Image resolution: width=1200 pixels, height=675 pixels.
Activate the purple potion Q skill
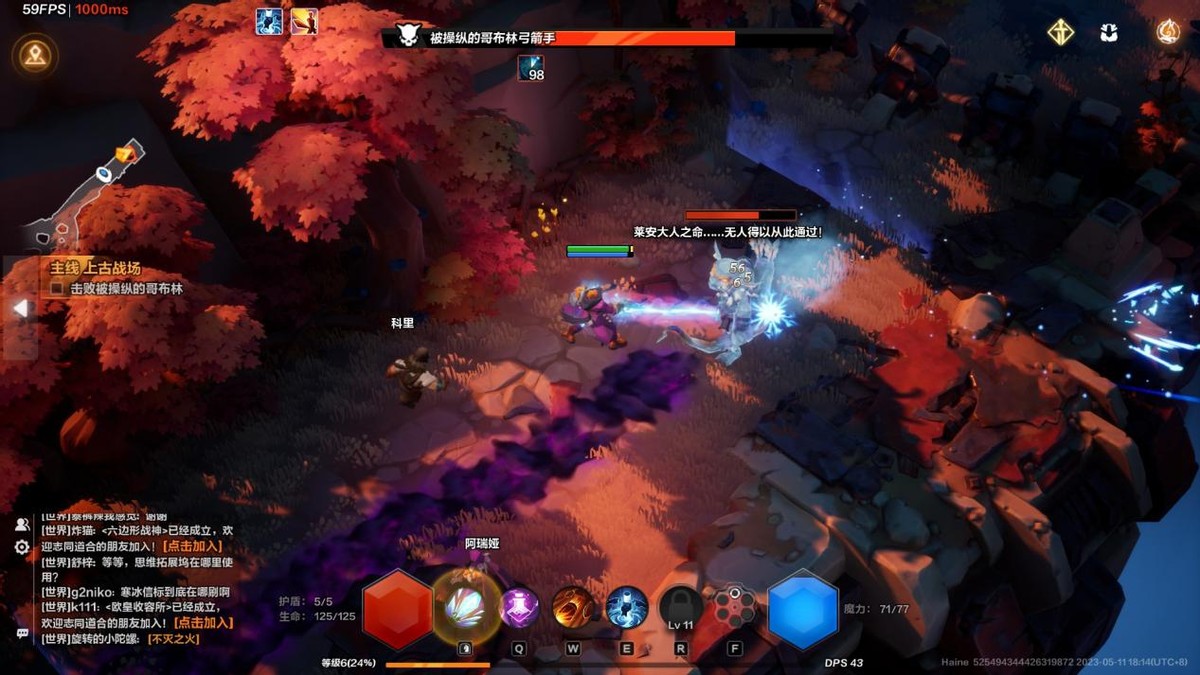(519, 607)
